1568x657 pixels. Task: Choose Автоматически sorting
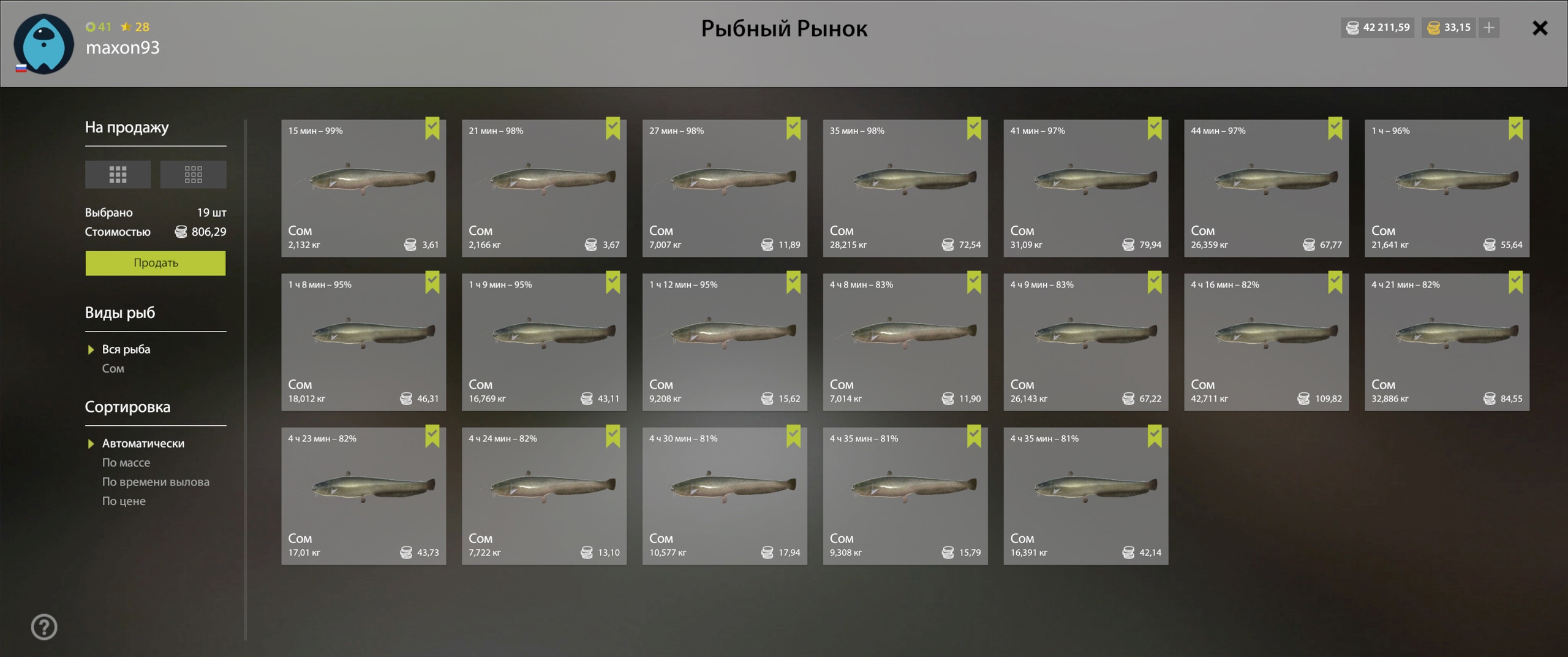(143, 443)
